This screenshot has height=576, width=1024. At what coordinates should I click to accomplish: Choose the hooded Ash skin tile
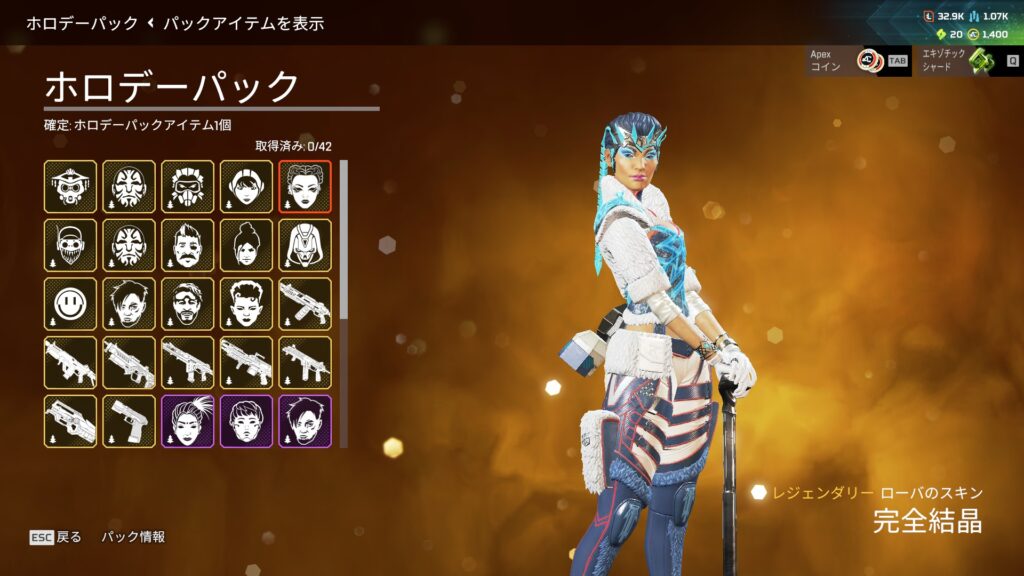pos(305,245)
